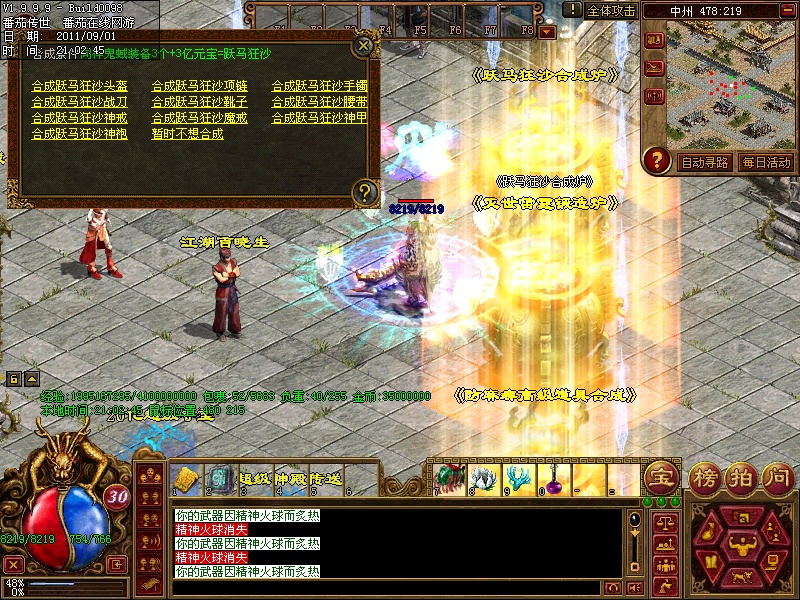Choose 合成跃马狂沙头盔 synthesis option
The width and height of the screenshot is (800, 600).
pos(80,86)
